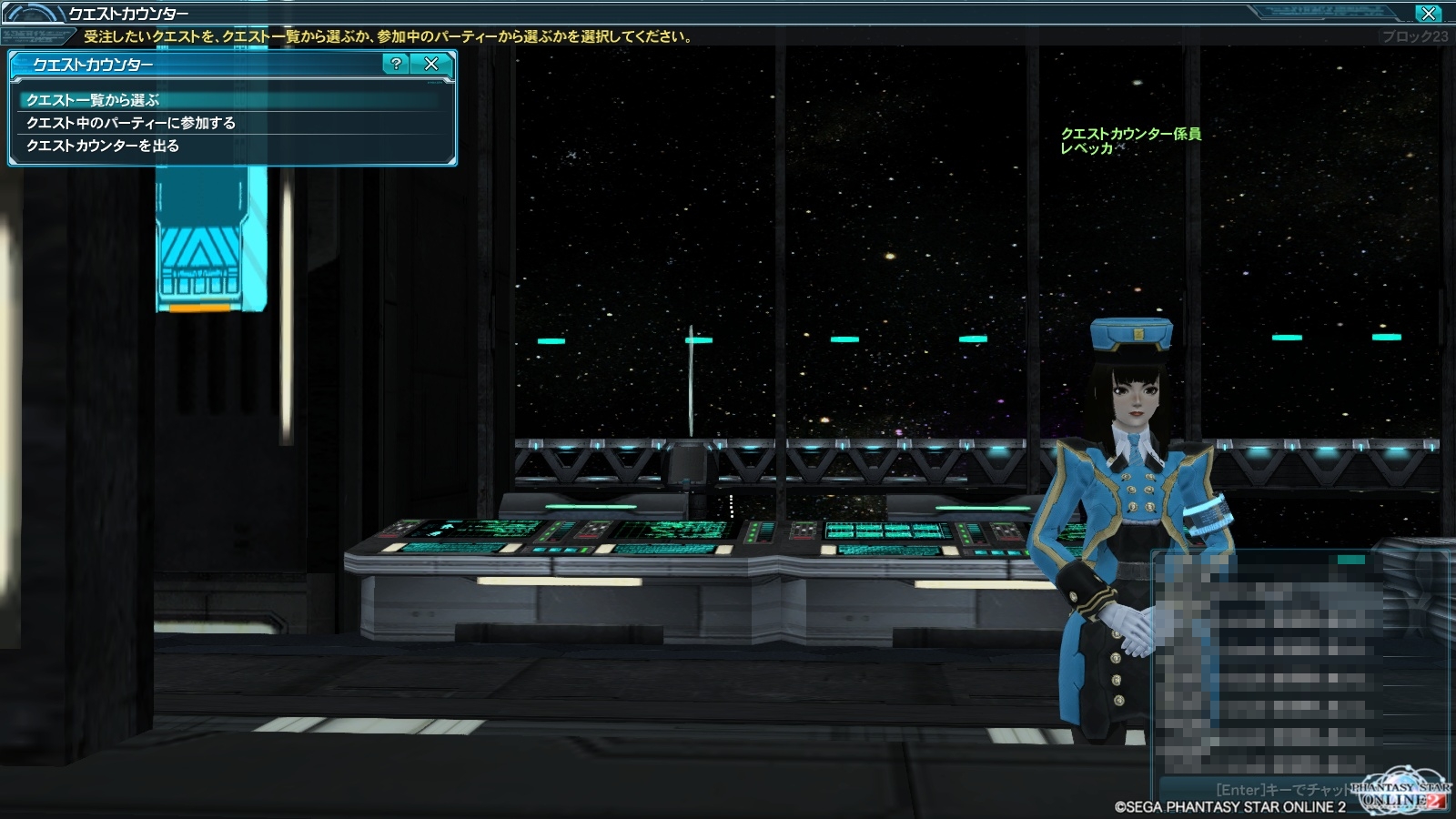Close the クエストカウンター menu panel
The width and height of the screenshot is (1456, 819).
point(431,64)
